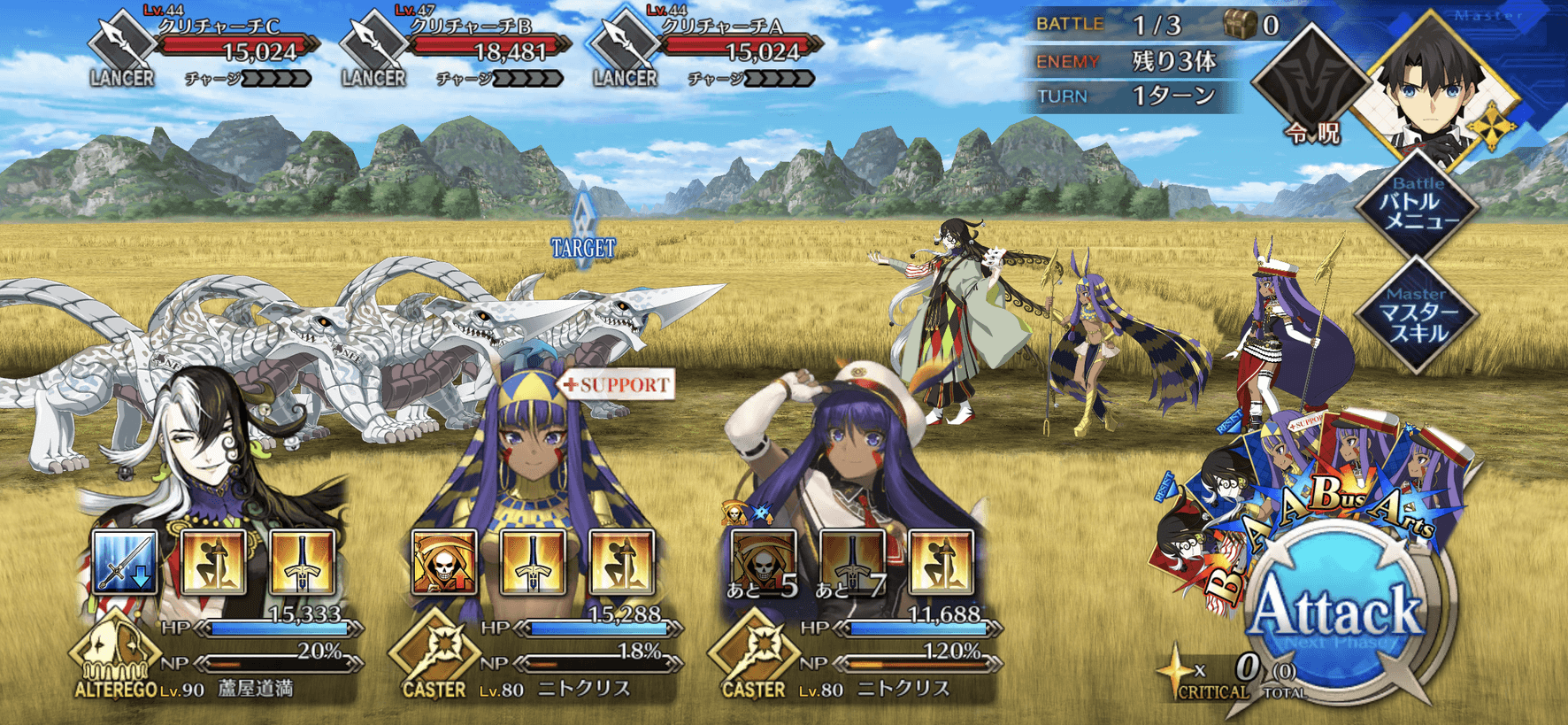The image size is (1568, 725).
Task: Tap the big Attack button
Action: pyautogui.click(x=1336, y=611)
